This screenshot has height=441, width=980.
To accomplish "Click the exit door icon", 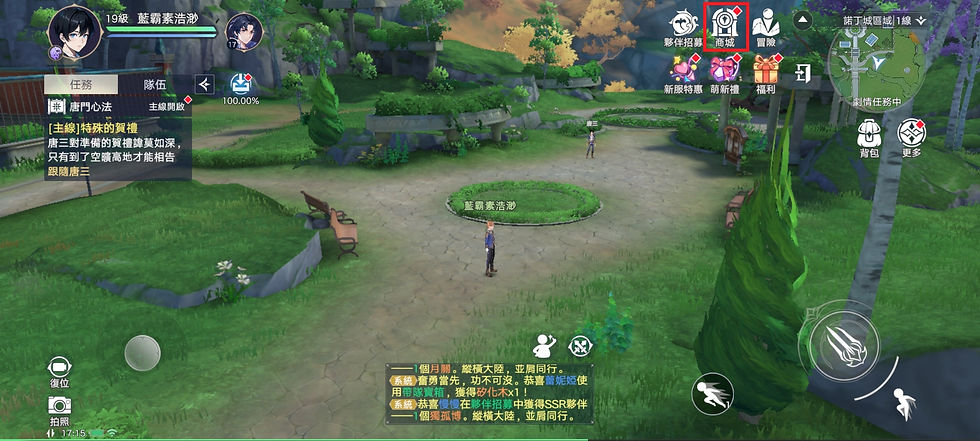I will (802, 72).
